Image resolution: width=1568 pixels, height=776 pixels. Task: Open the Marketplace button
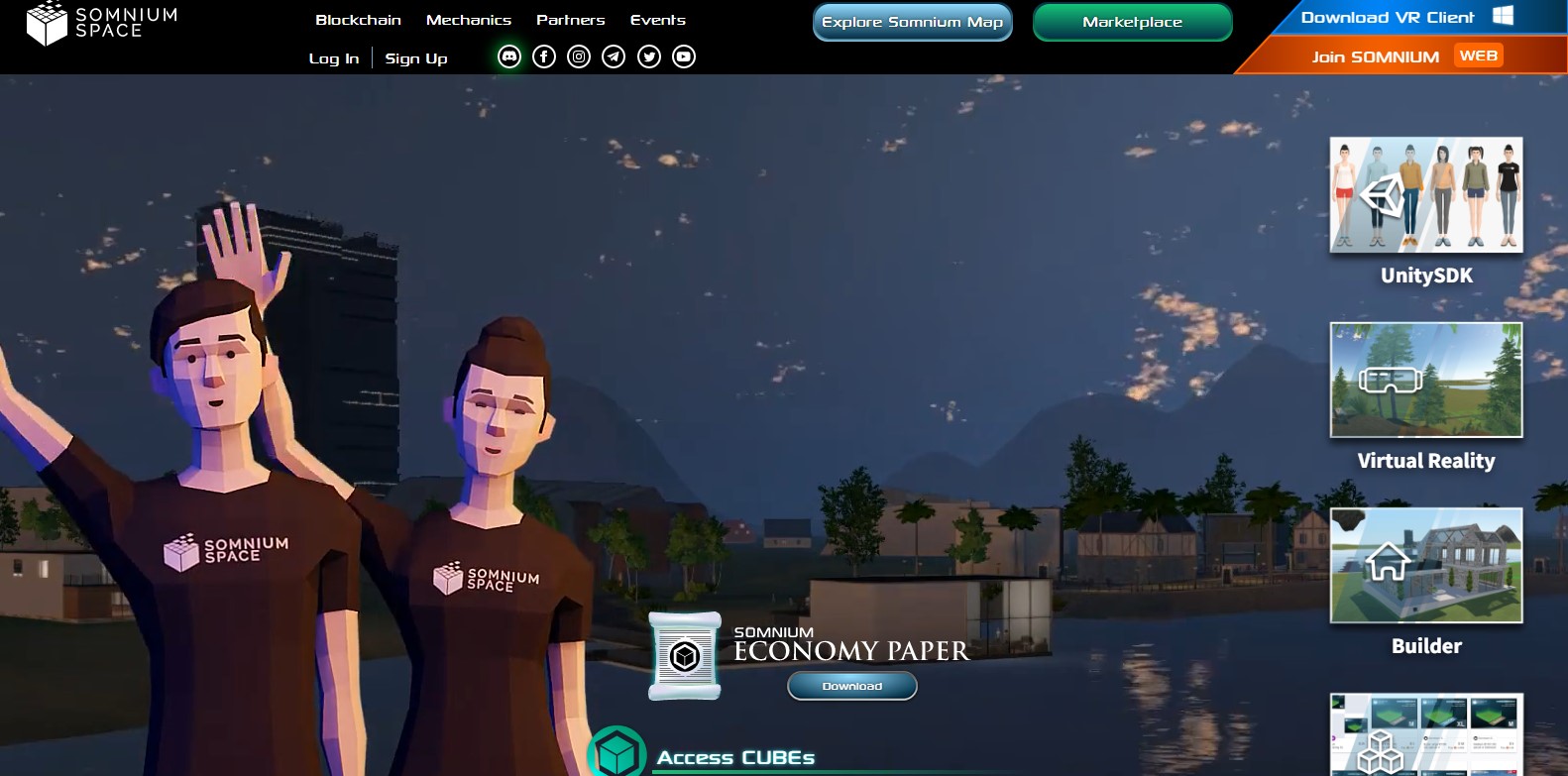click(x=1132, y=22)
